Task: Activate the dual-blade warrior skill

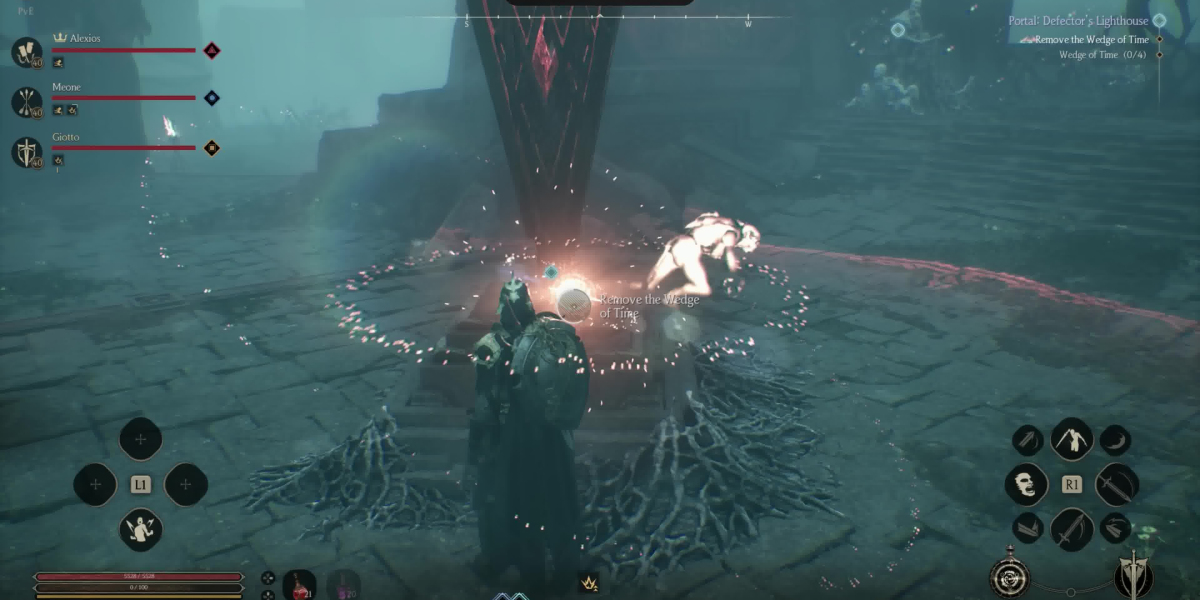Action: (1071, 438)
